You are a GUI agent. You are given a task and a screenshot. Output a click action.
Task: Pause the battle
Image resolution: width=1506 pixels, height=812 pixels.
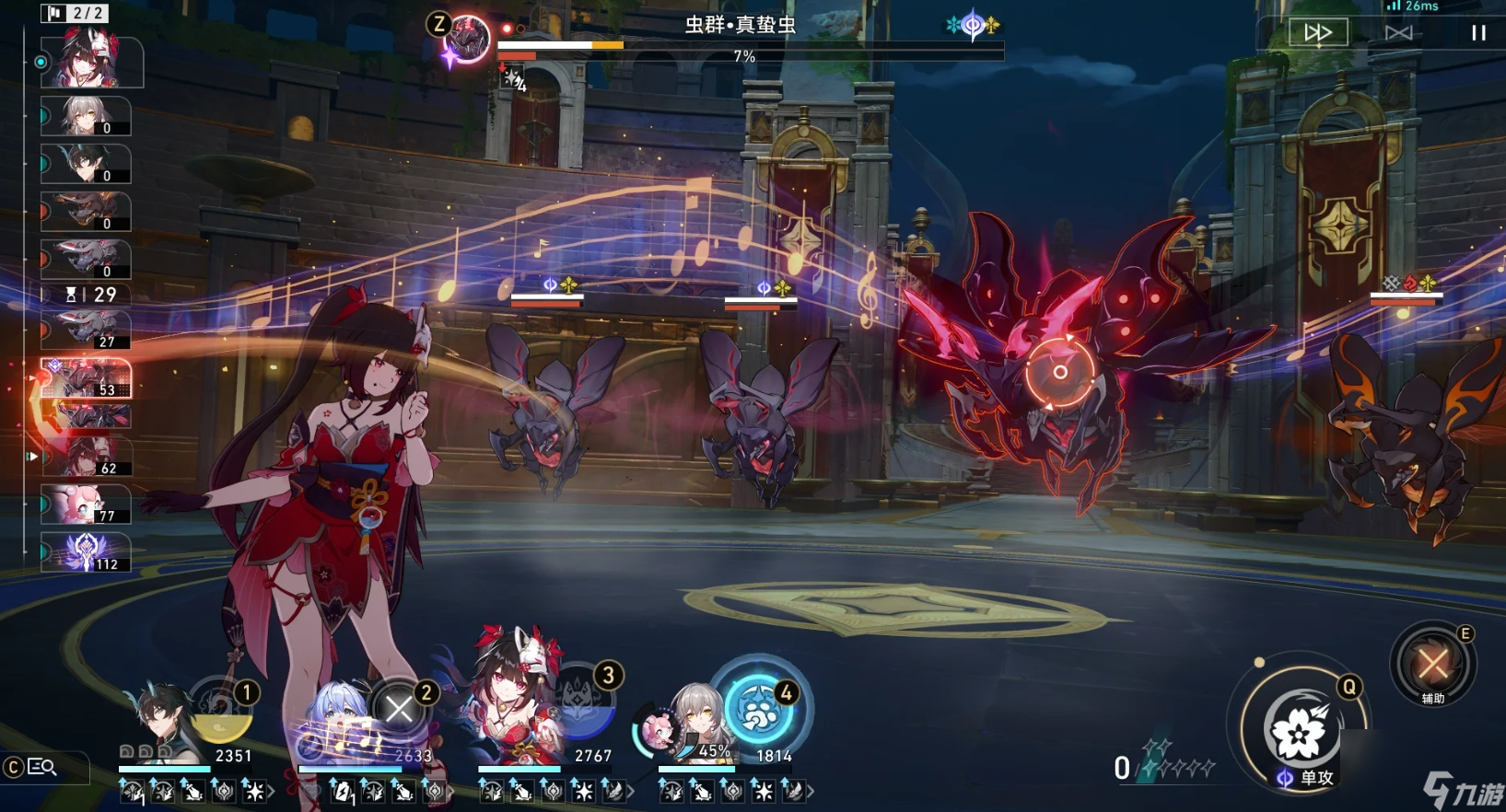(1478, 33)
